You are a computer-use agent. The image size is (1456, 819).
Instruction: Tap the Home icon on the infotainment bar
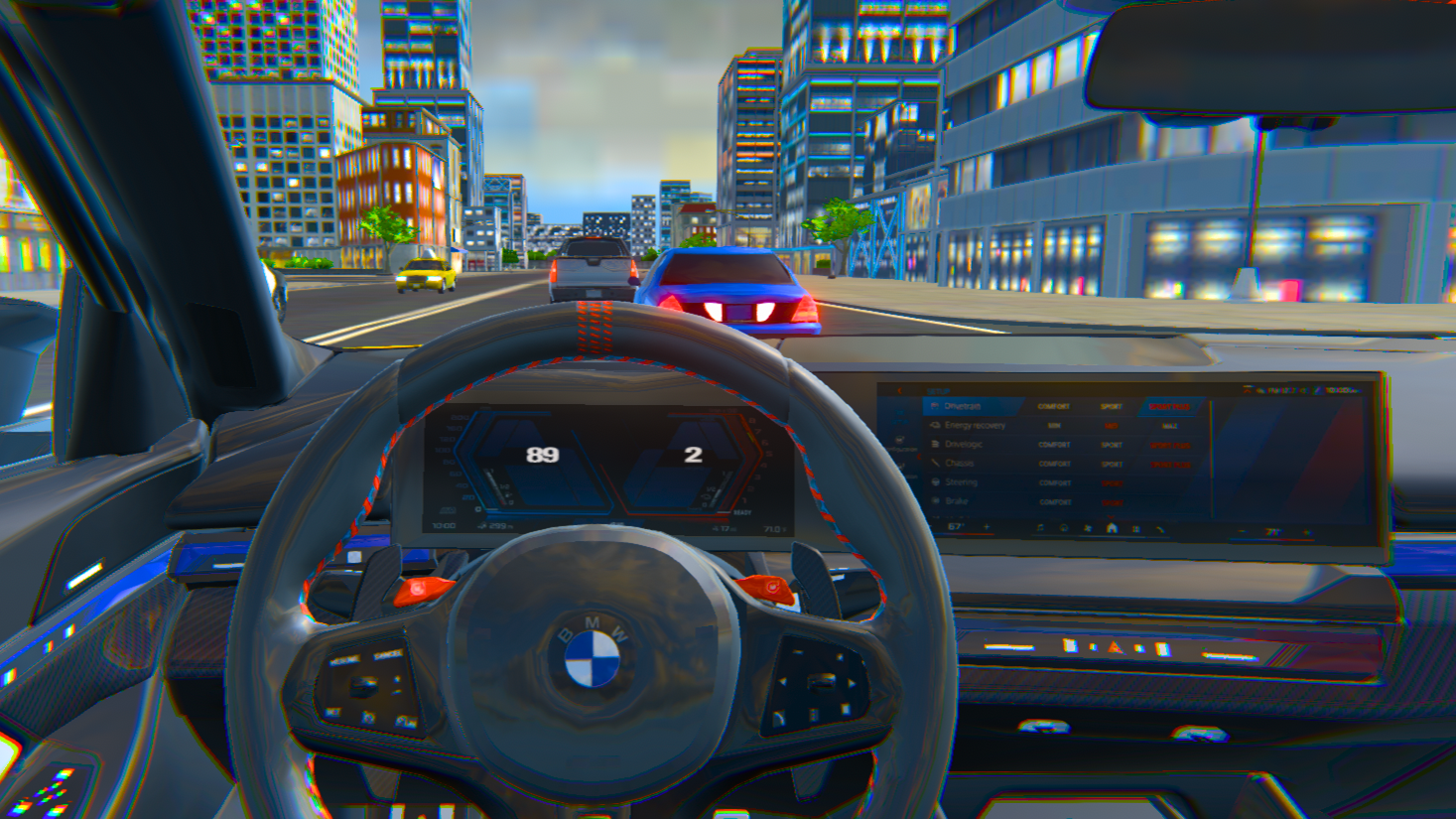tap(1111, 527)
